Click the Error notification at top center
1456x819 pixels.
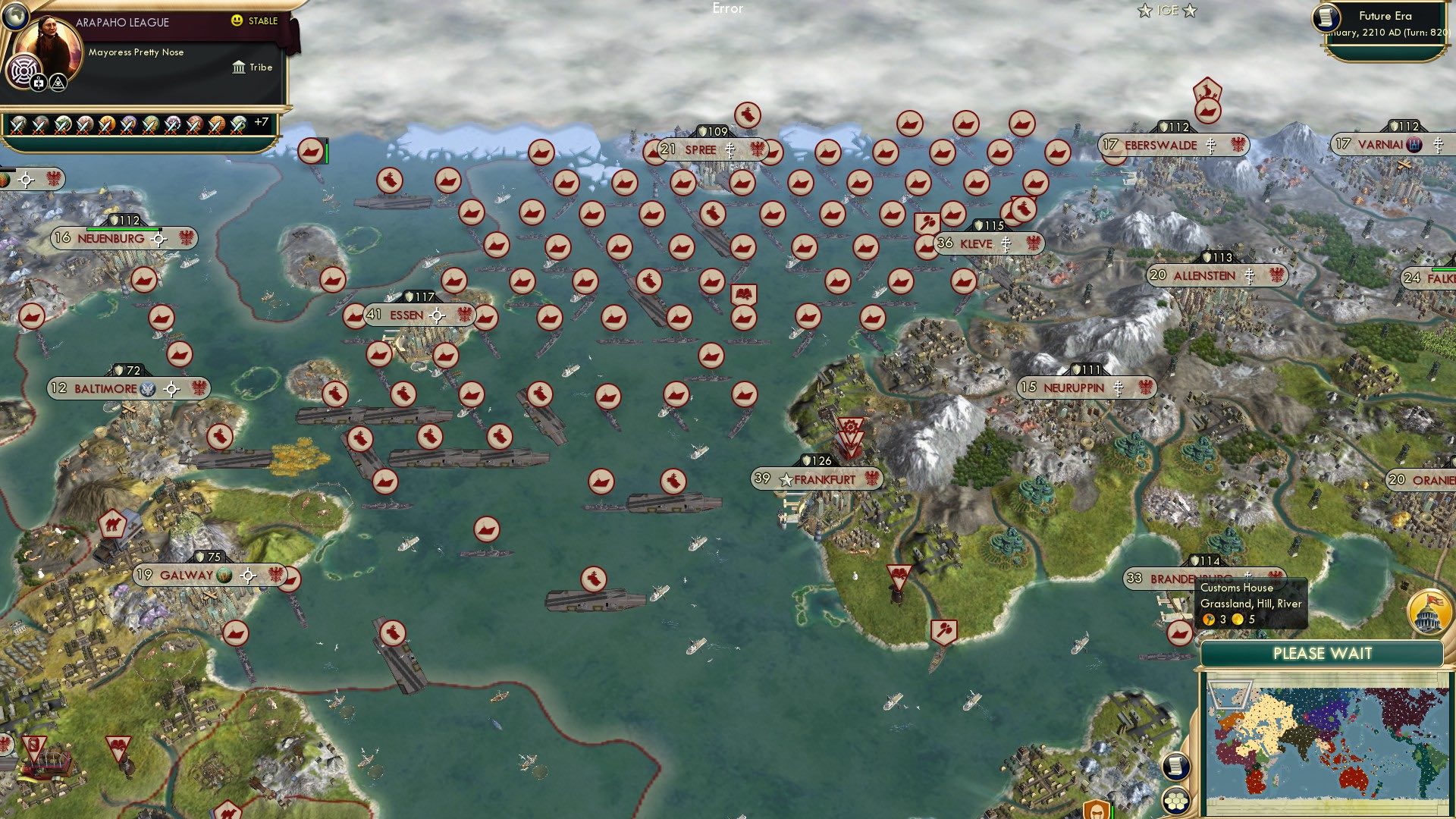point(728,8)
